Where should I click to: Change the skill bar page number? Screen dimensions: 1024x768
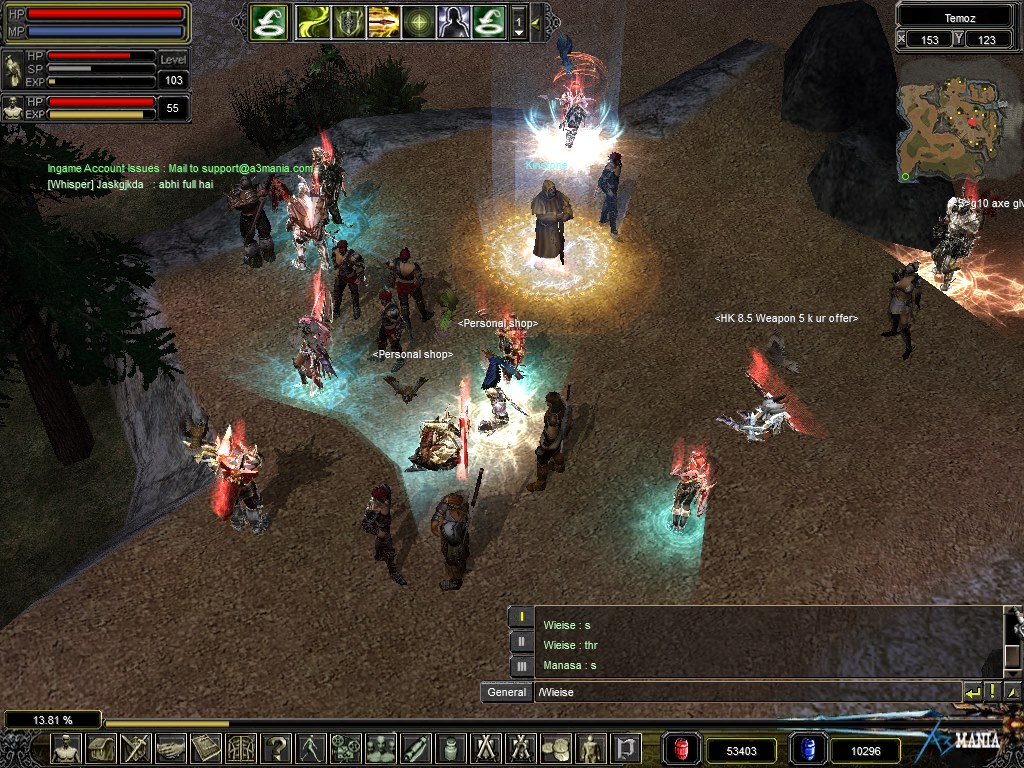tap(519, 21)
